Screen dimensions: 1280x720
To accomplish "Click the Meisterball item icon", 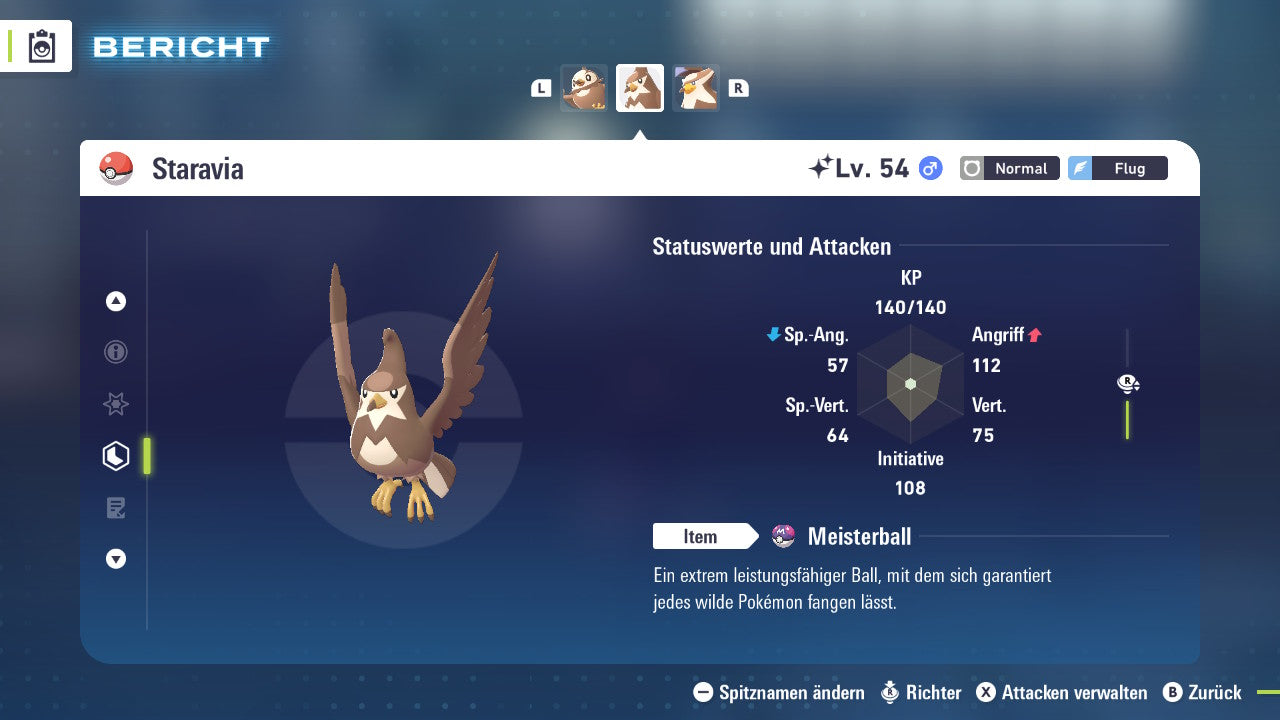I will [783, 536].
